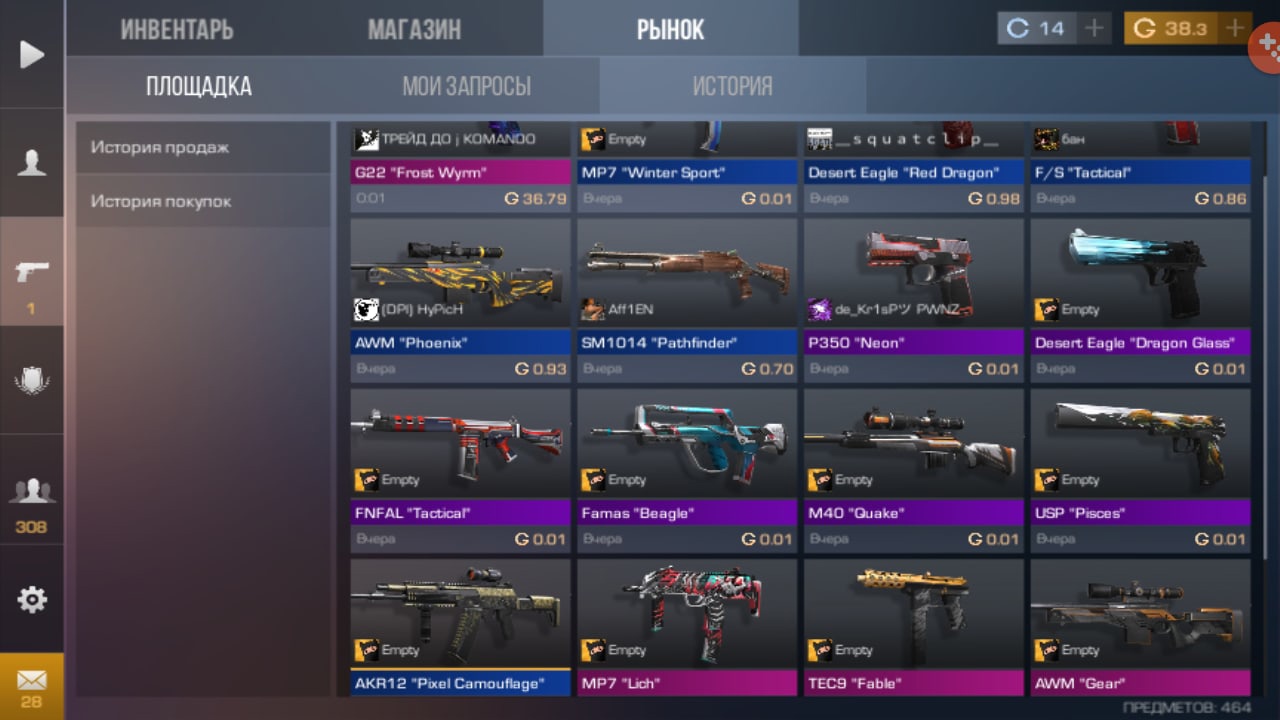Add gold with the plus button
Screen dimensions: 1280x720
coord(1237,28)
